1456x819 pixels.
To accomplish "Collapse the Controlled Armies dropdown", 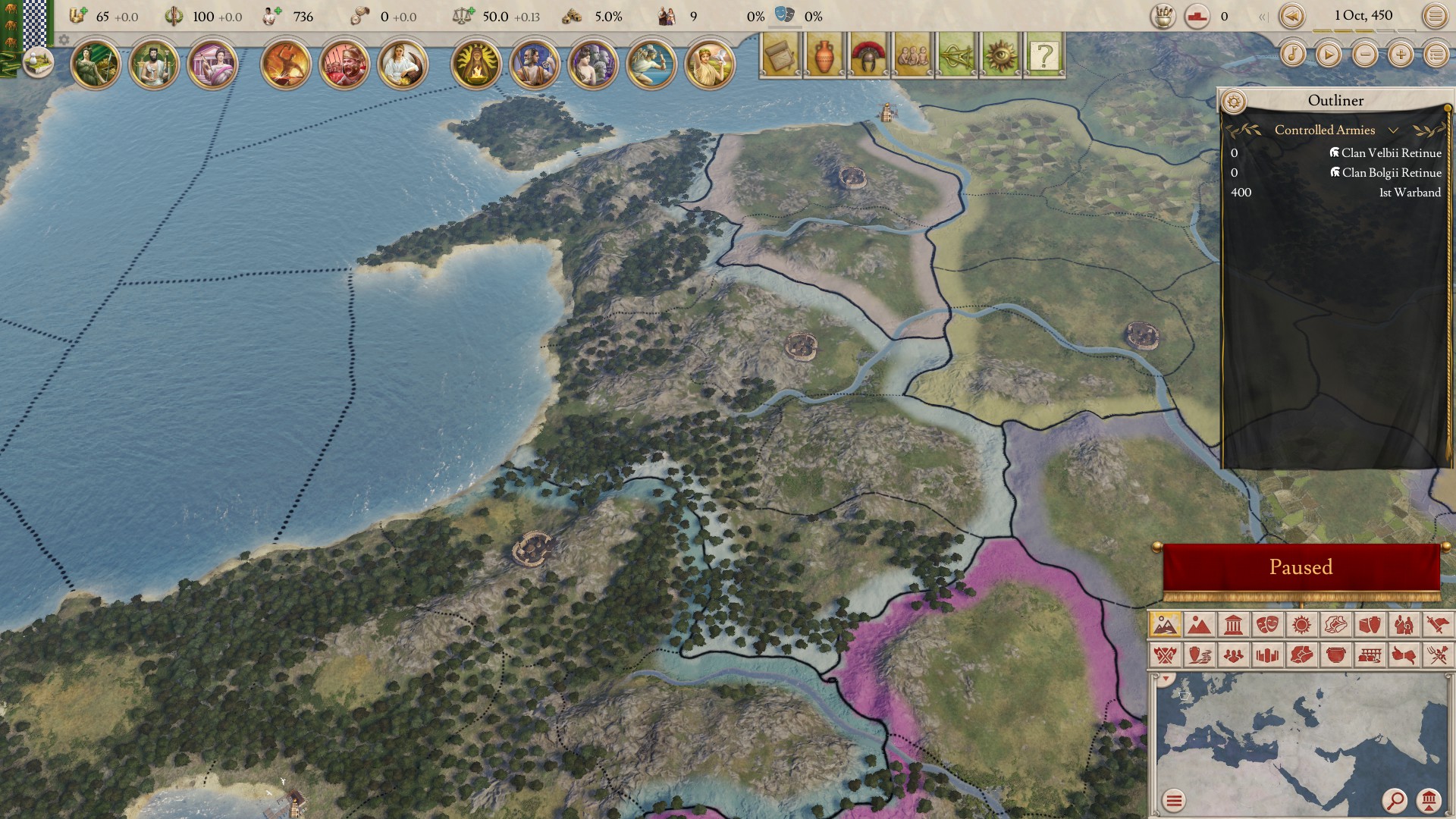I will [x=1393, y=130].
